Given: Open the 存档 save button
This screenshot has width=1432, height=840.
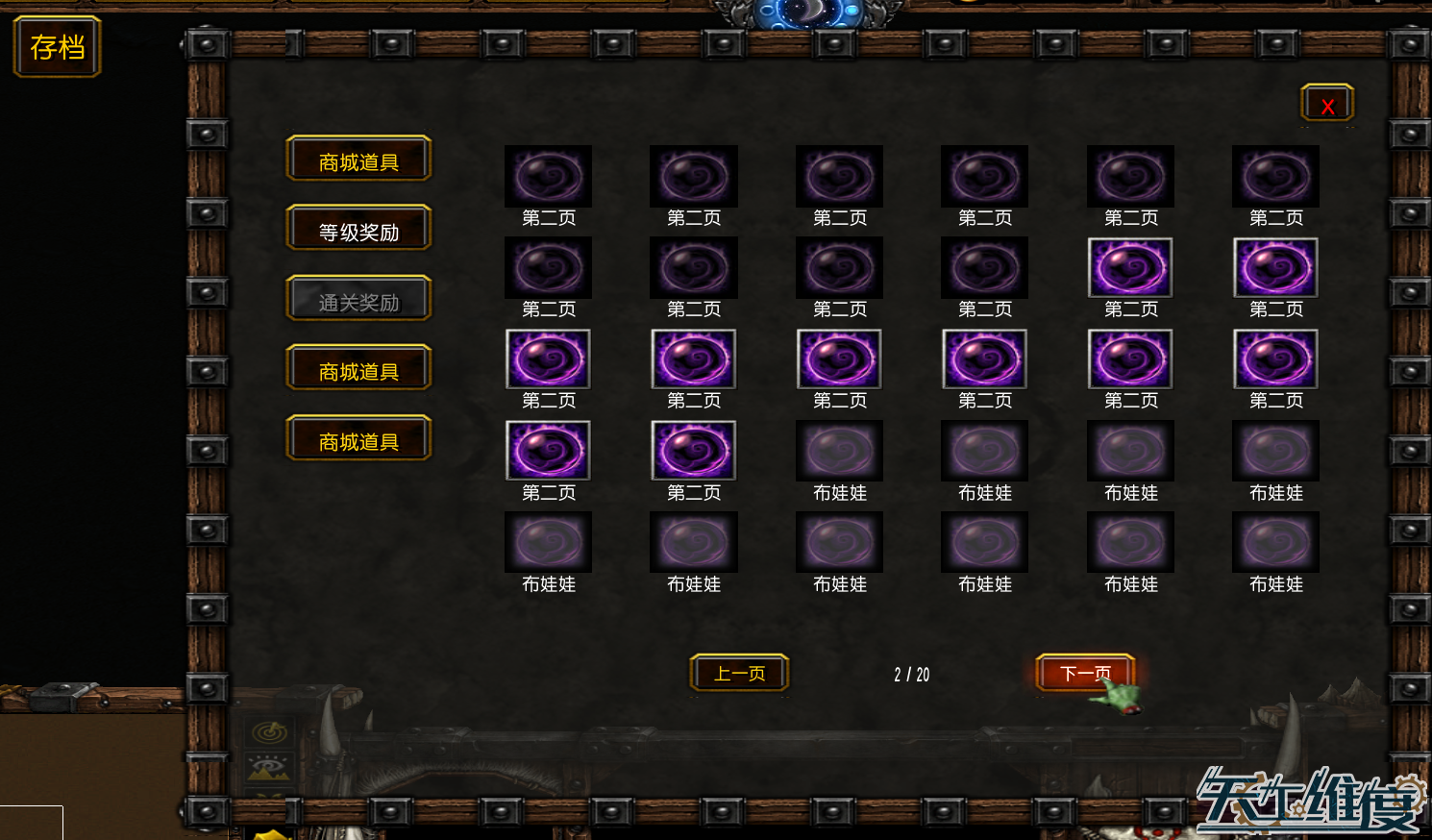Looking at the screenshot, I should click(57, 47).
